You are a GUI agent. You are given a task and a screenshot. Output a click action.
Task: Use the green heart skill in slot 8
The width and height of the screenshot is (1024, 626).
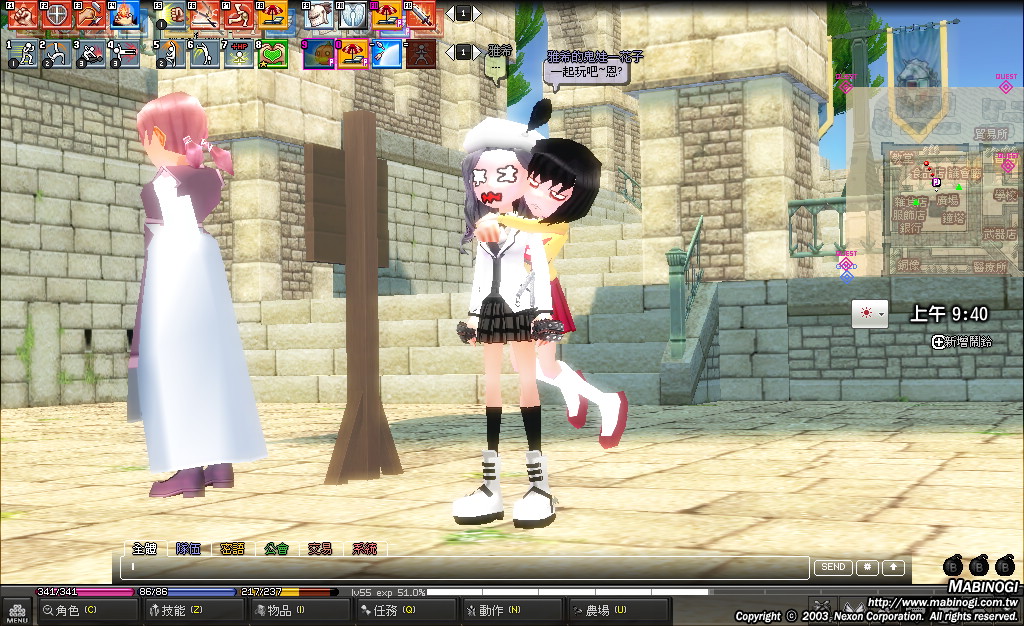273,53
